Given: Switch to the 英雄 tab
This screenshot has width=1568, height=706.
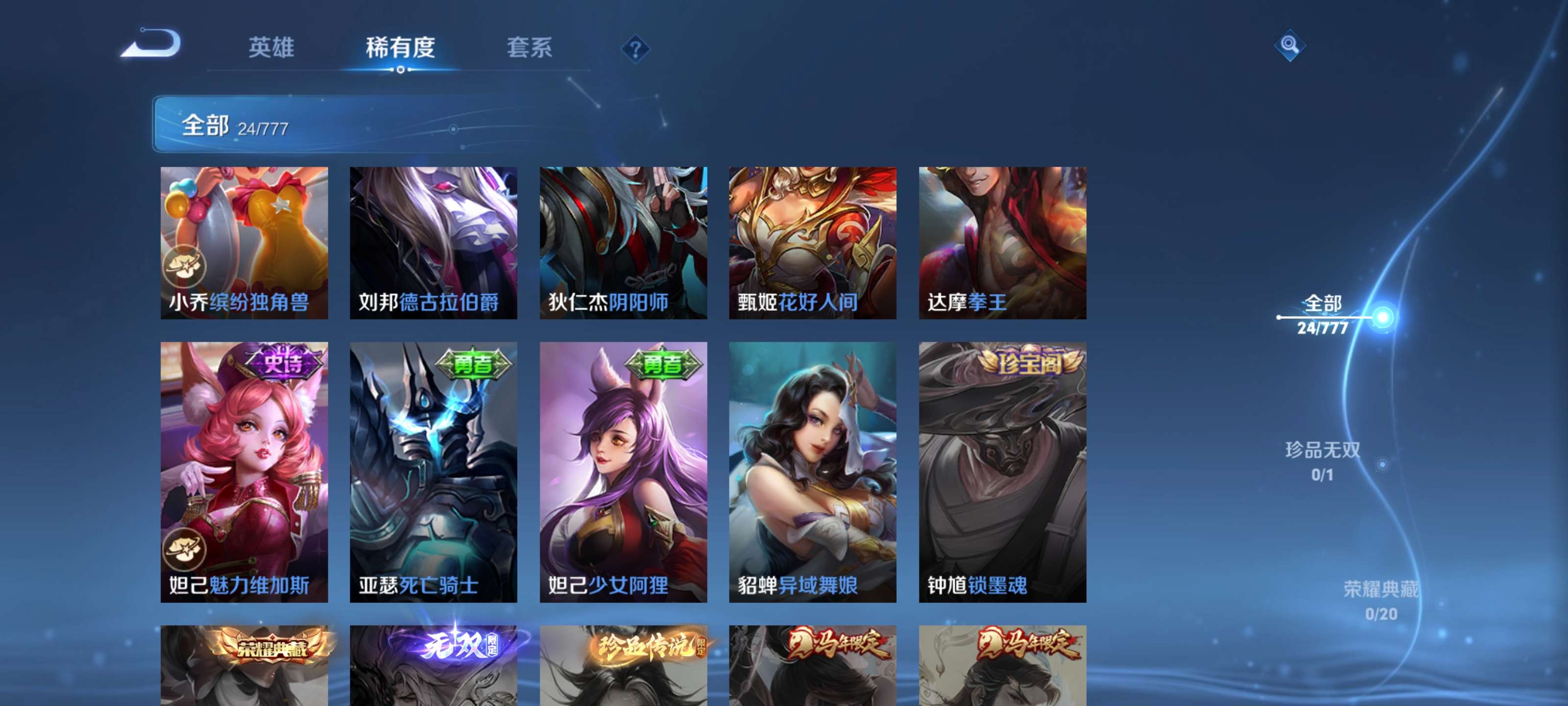Looking at the screenshot, I should (271, 49).
